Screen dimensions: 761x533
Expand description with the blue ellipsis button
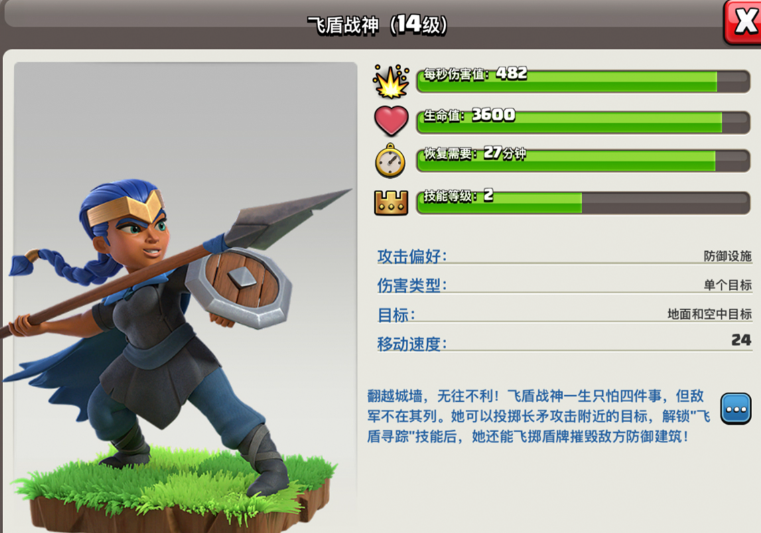click(x=735, y=409)
